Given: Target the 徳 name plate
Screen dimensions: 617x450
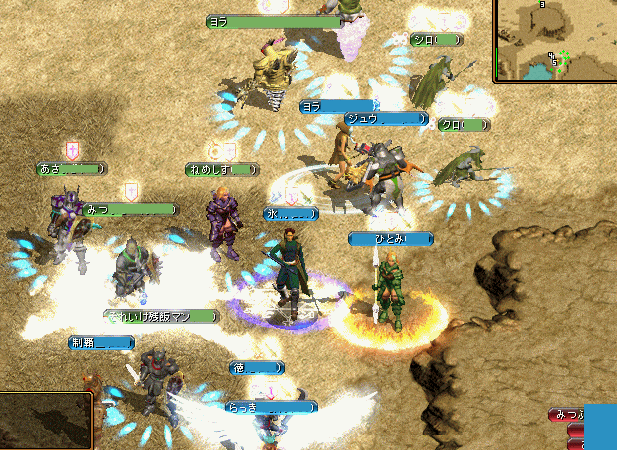Looking at the screenshot, I should [256, 368].
